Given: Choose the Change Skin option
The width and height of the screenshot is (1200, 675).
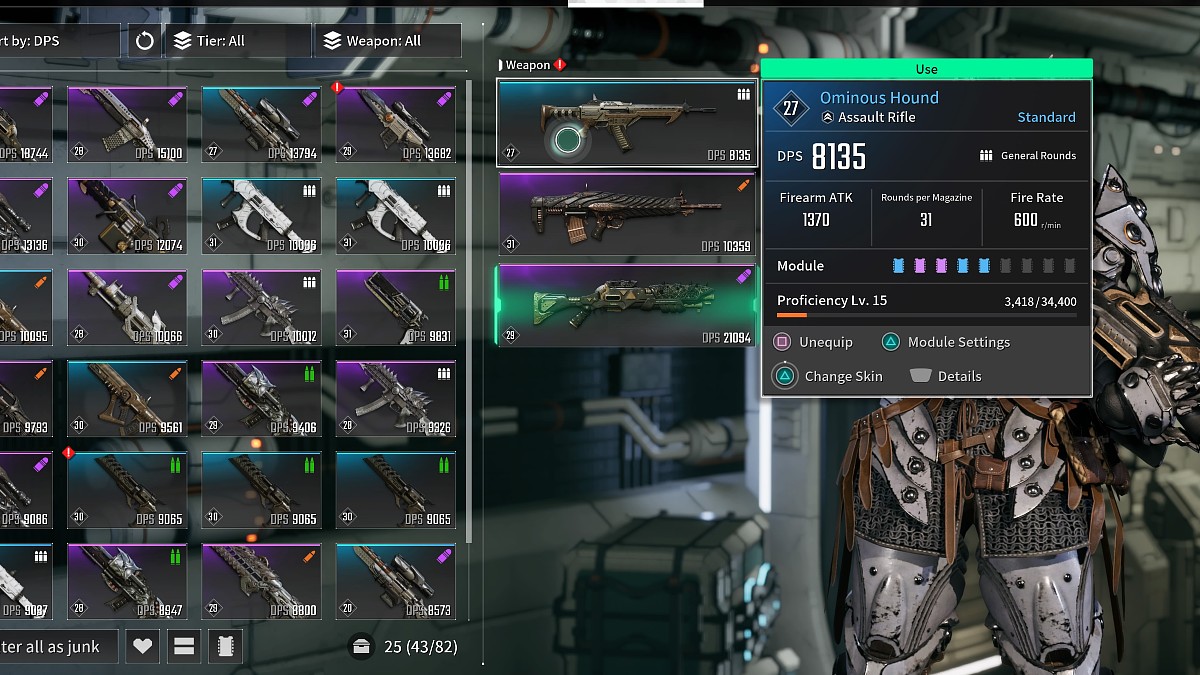Looking at the screenshot, I should [x=830, y=377].
